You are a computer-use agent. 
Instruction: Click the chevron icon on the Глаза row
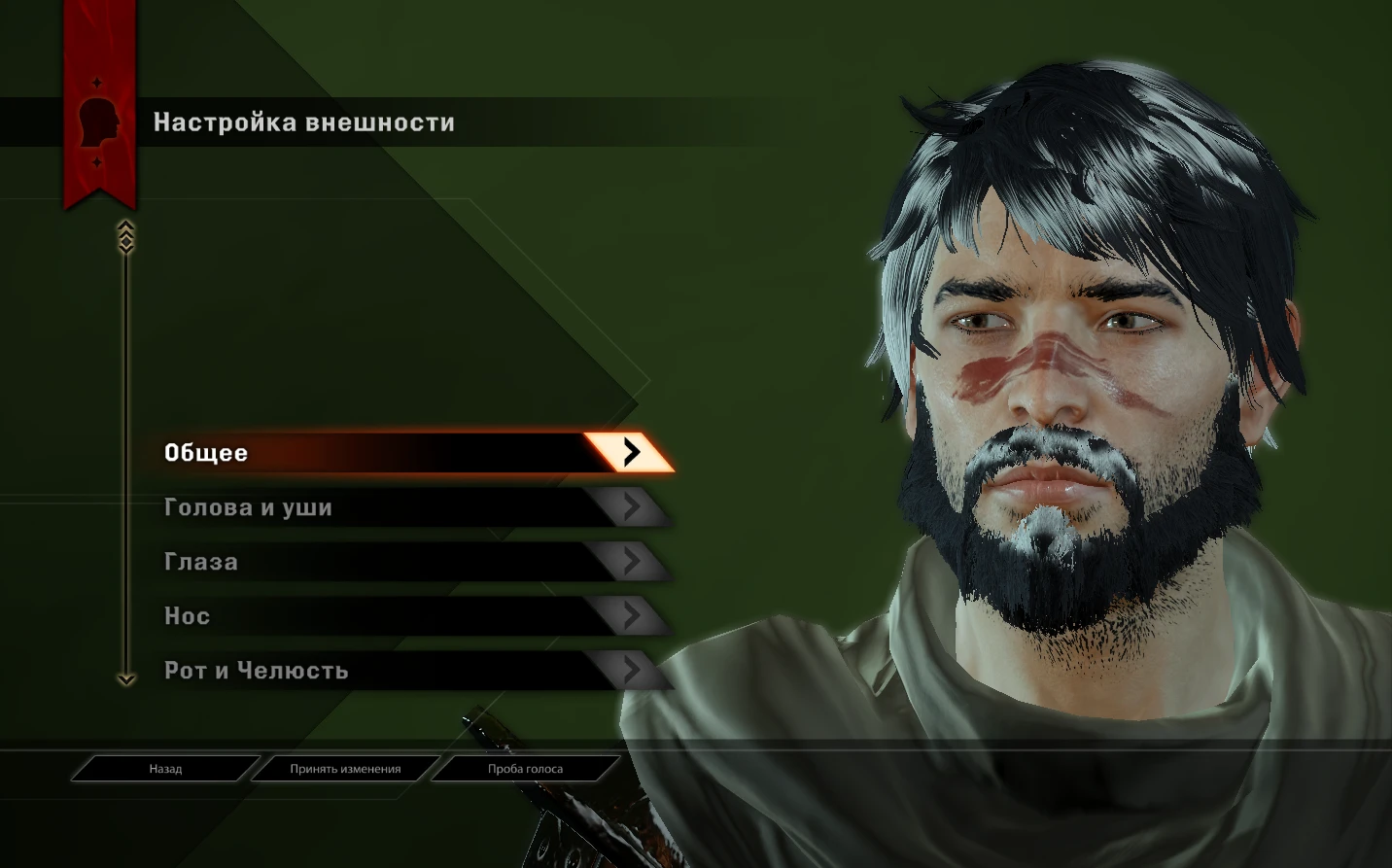pyautogui.click(x=633, y=562)
